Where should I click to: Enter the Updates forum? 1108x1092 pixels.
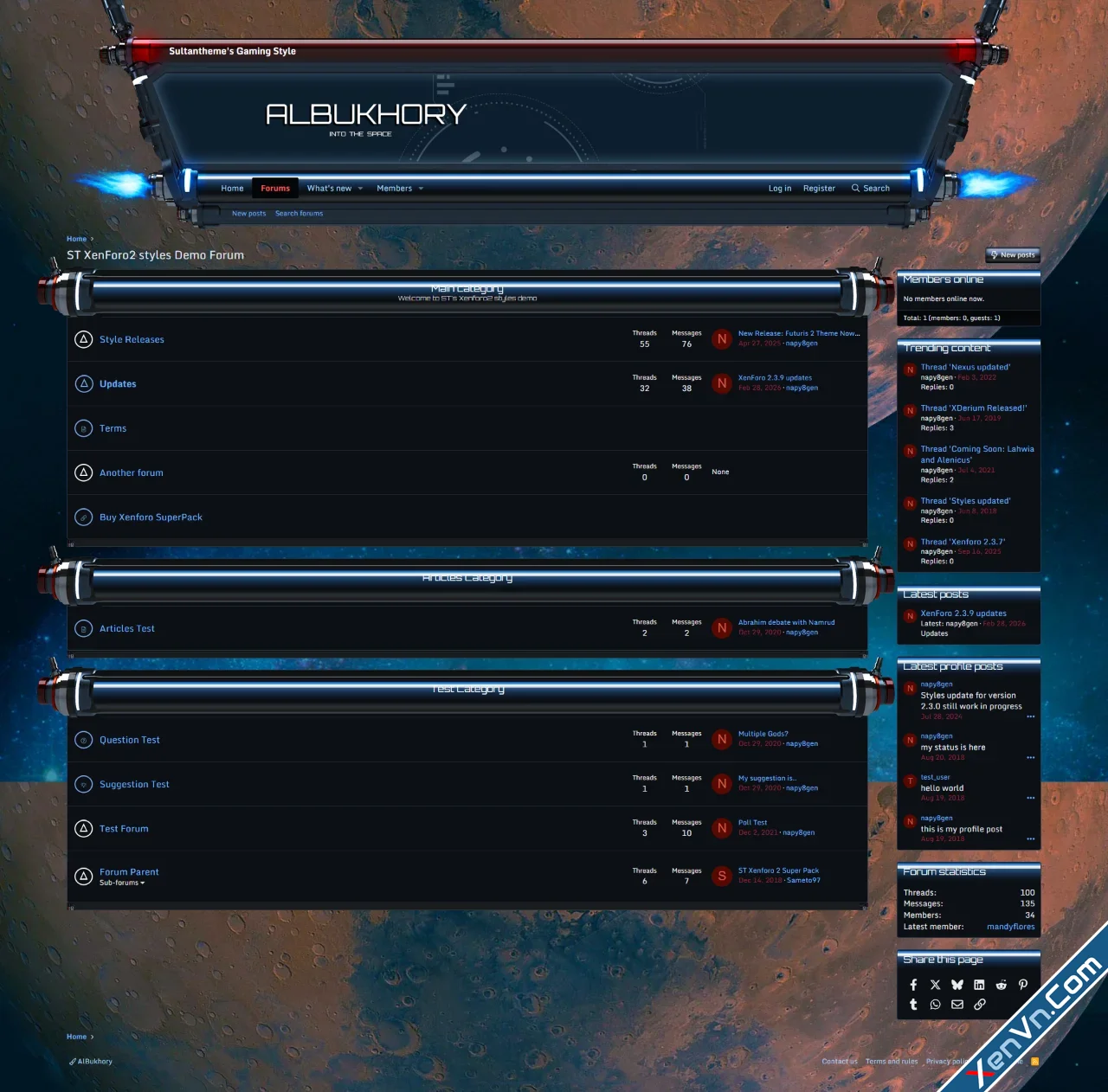pos(118,384)
